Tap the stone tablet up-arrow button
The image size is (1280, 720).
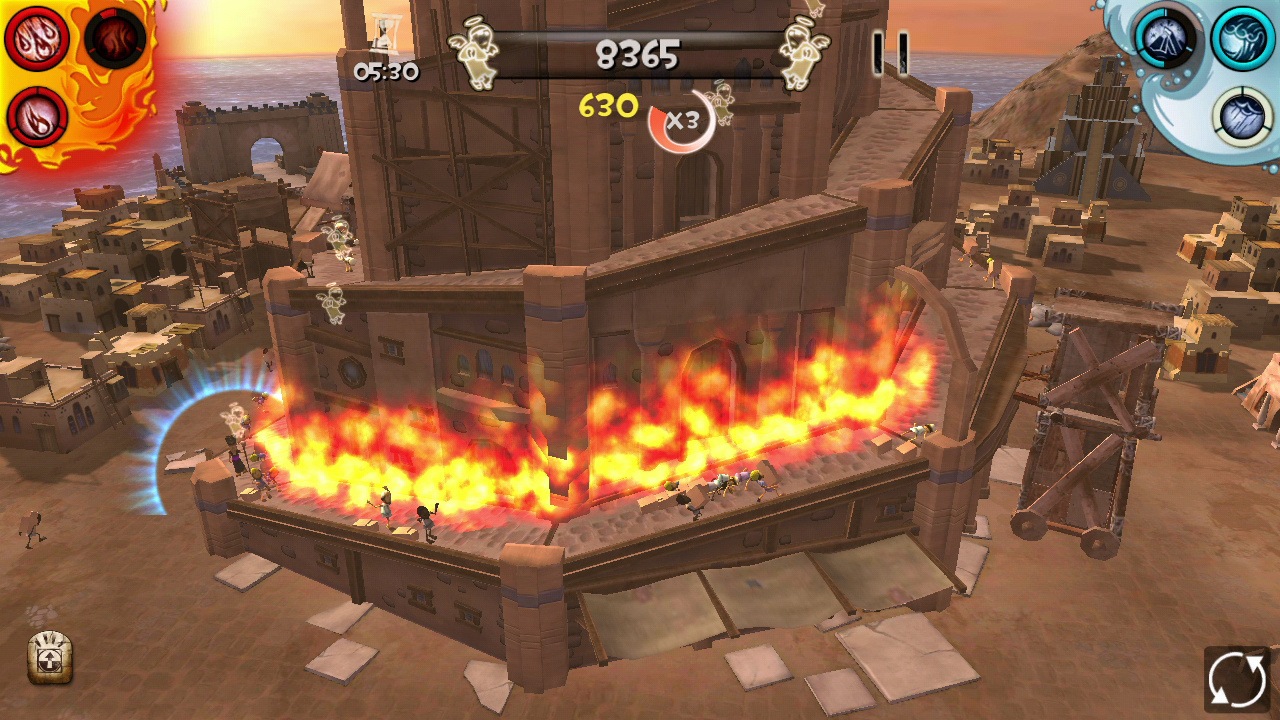coord(49,658)
